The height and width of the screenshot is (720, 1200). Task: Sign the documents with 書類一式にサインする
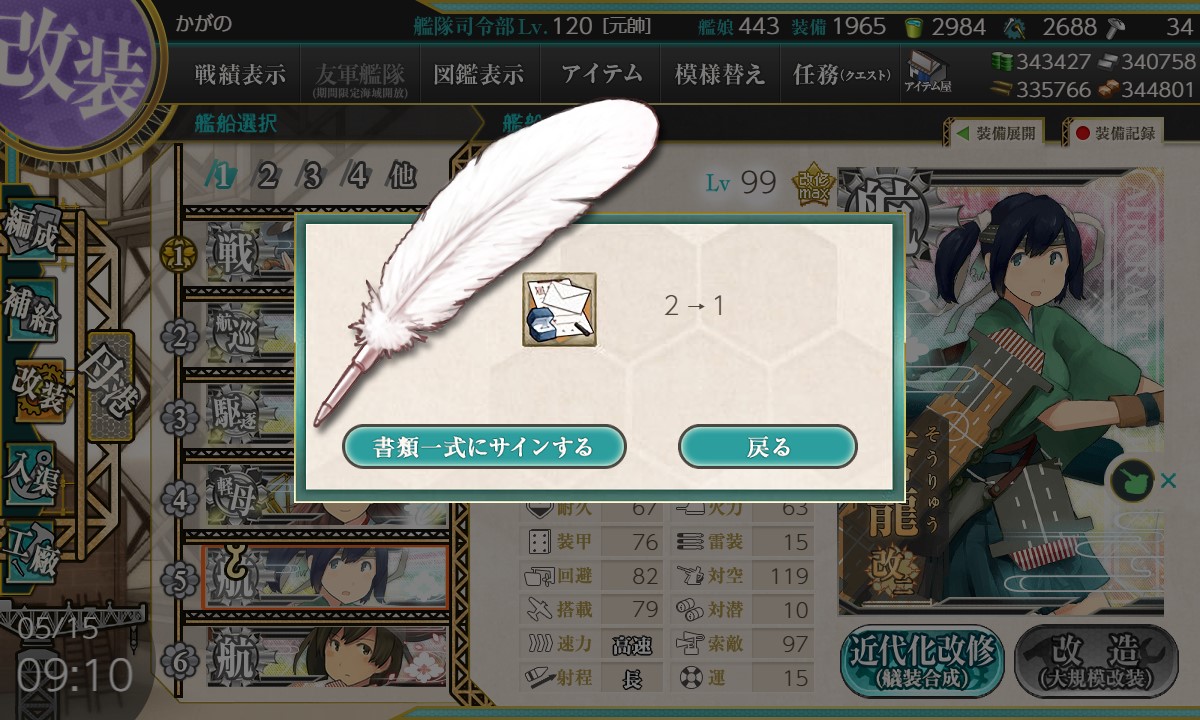click(x=484, y=446)
